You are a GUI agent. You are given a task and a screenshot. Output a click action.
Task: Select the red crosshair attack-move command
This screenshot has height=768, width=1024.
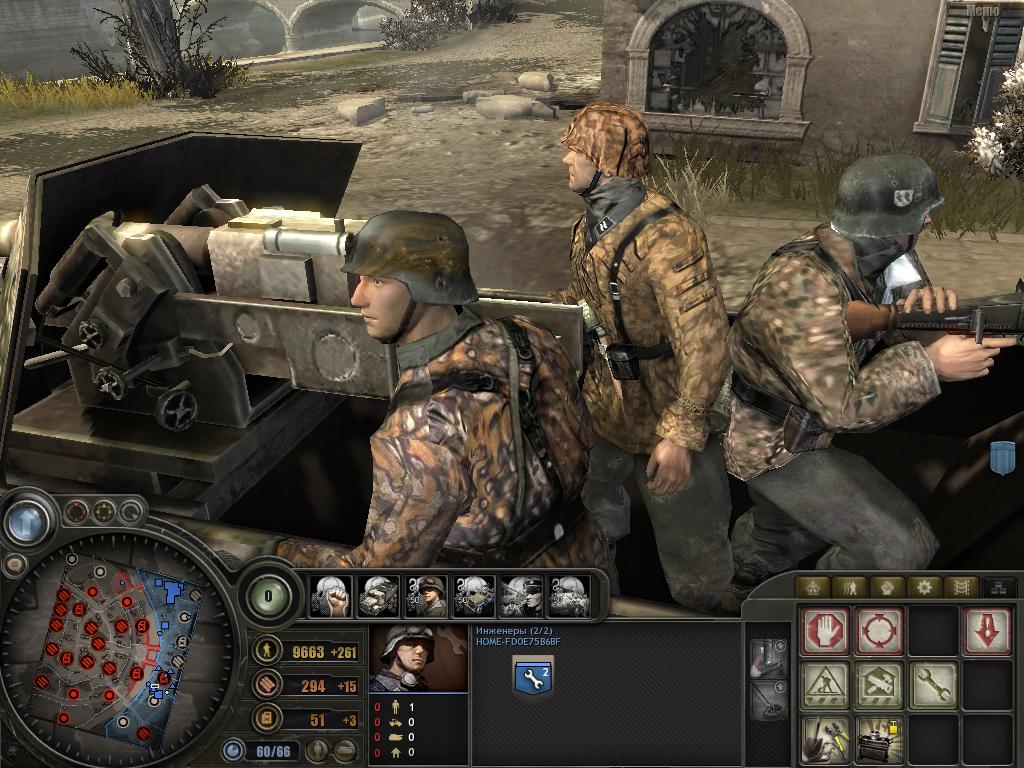click(879, 632)
